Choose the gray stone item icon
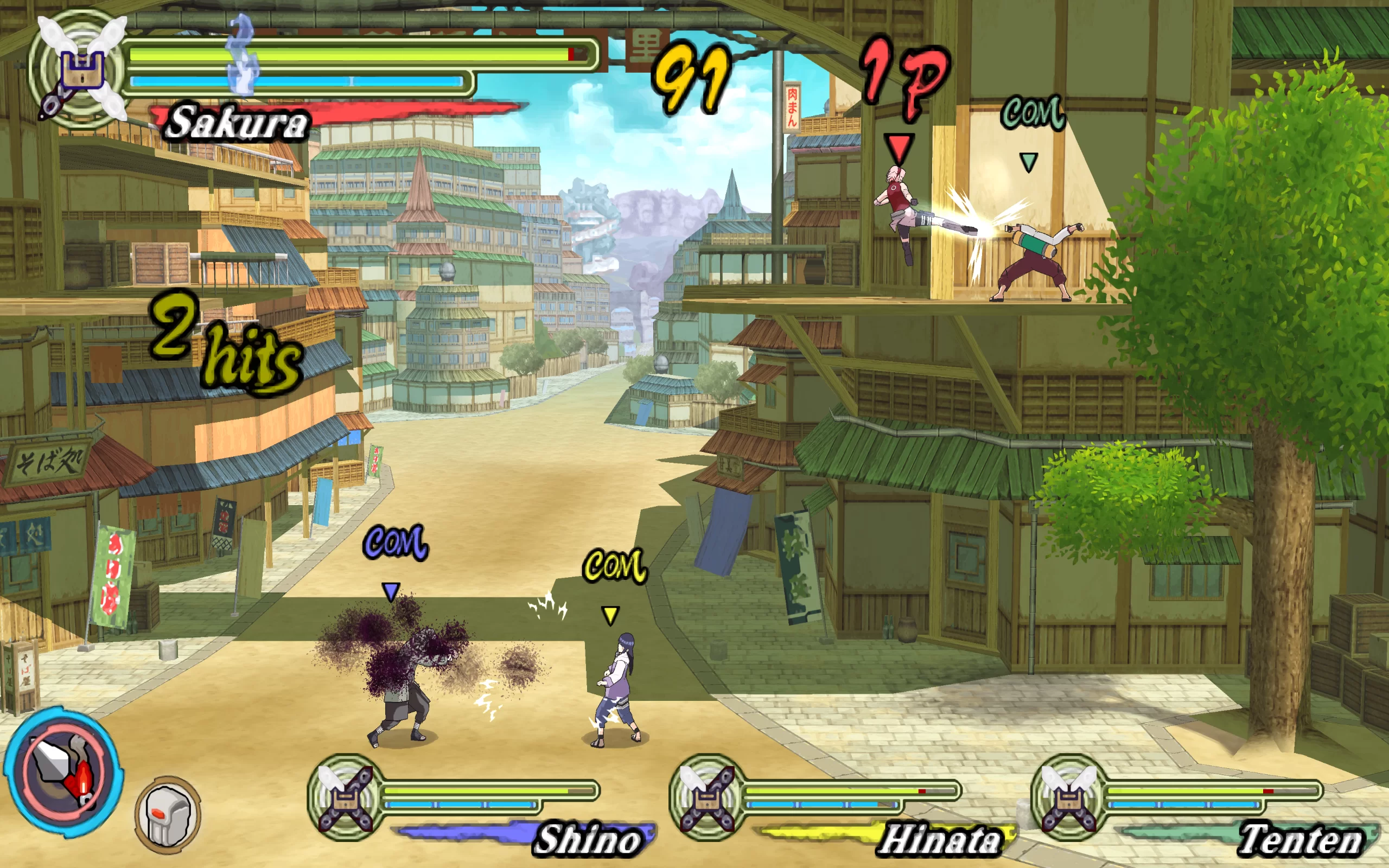The image size is (1389, 868). pos(168,815)
